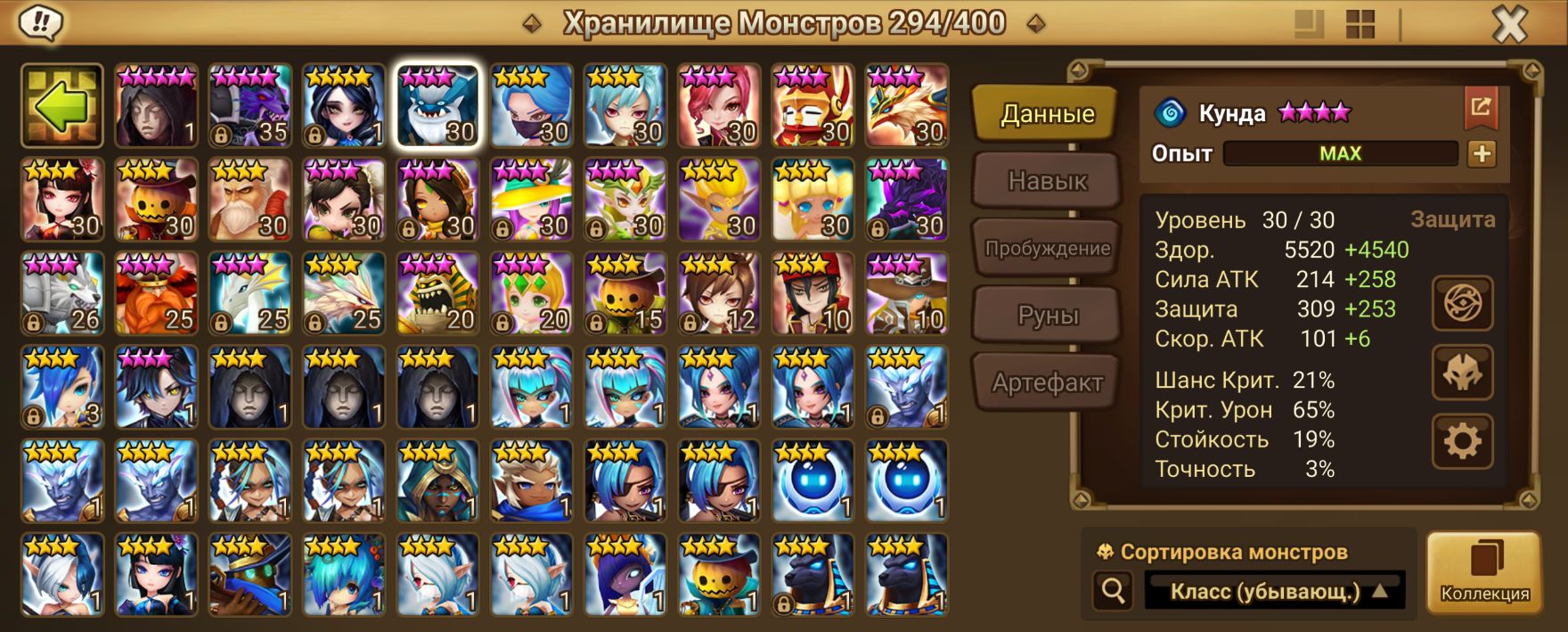Click the round helmet icon button
The image size is (1568, 632).
(x=1462, y=373)
